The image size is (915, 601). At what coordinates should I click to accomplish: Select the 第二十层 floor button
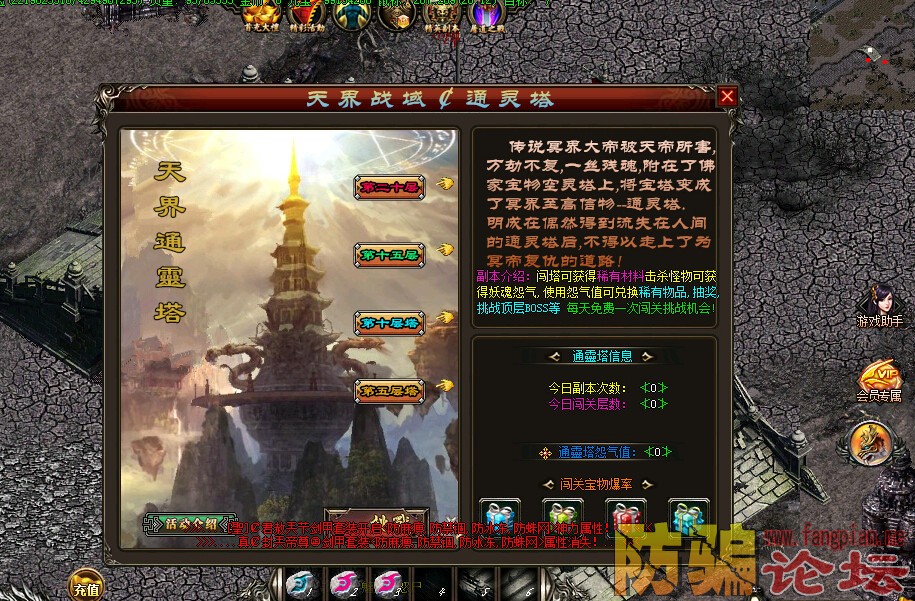(390, 187)
